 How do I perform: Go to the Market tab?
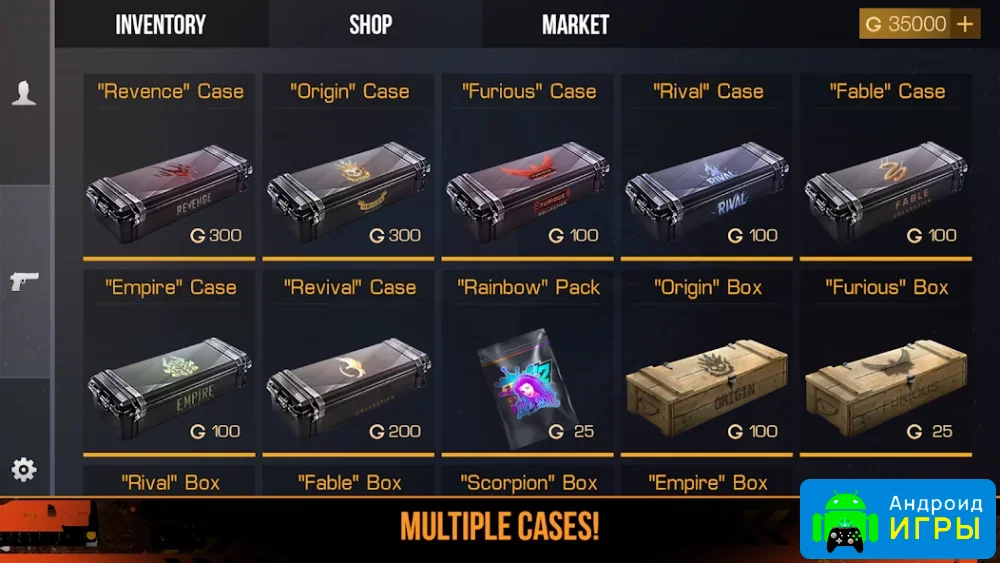tap(575, 24)
